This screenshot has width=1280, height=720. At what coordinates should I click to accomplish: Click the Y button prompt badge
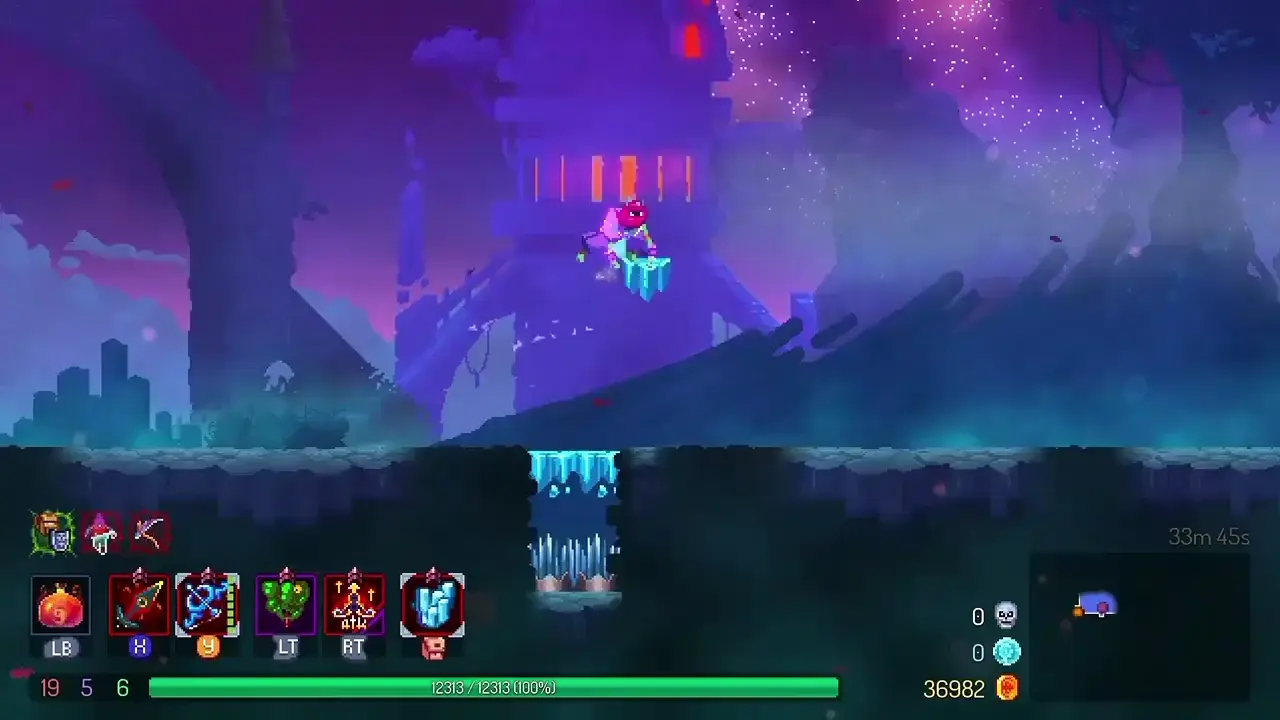[x=207, y=648]
